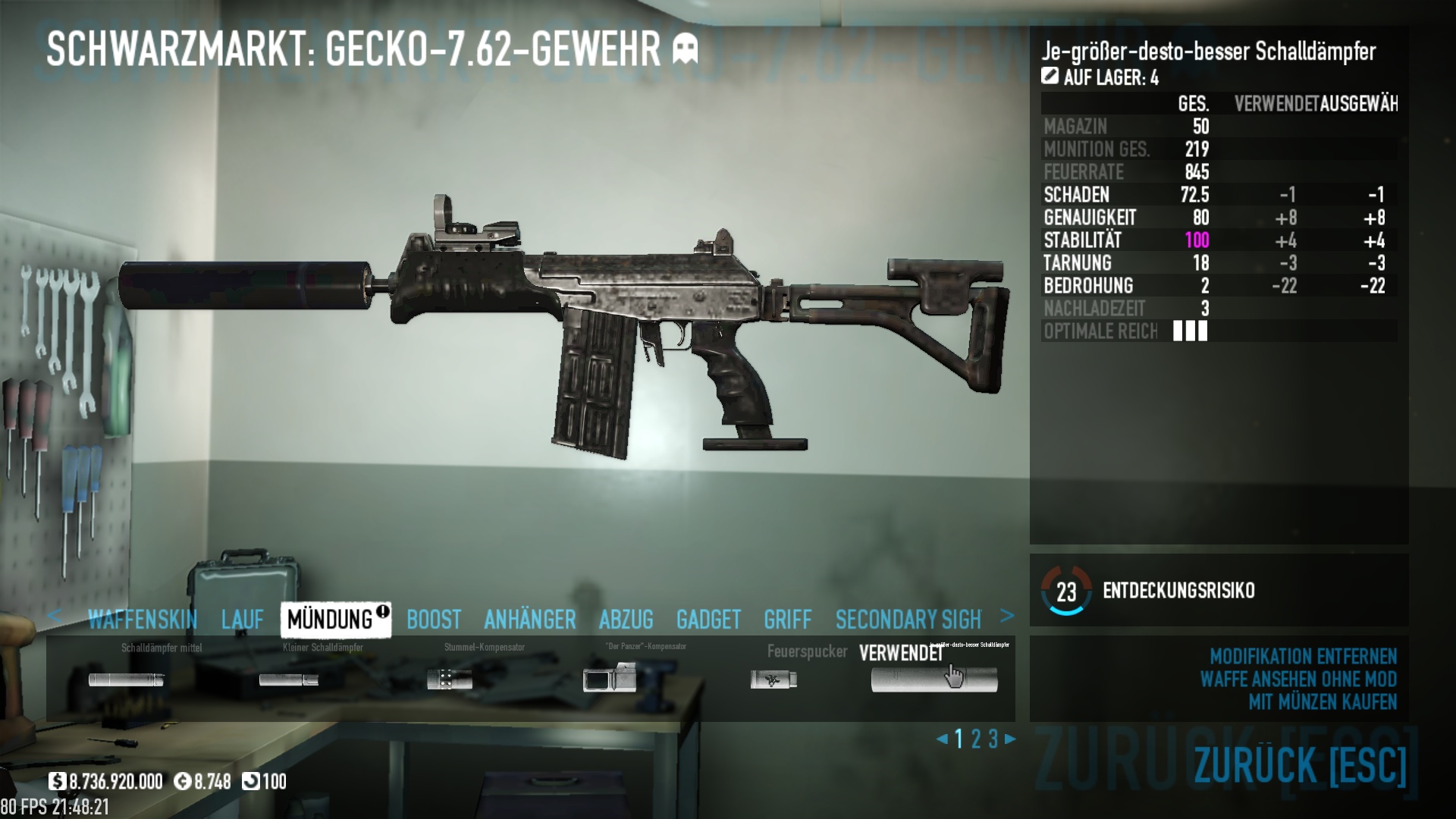Choose the Kleiner Schalldämpfer mod
Image resolution: width=1456 pixels, height=819 pixels.
(289, 679)
